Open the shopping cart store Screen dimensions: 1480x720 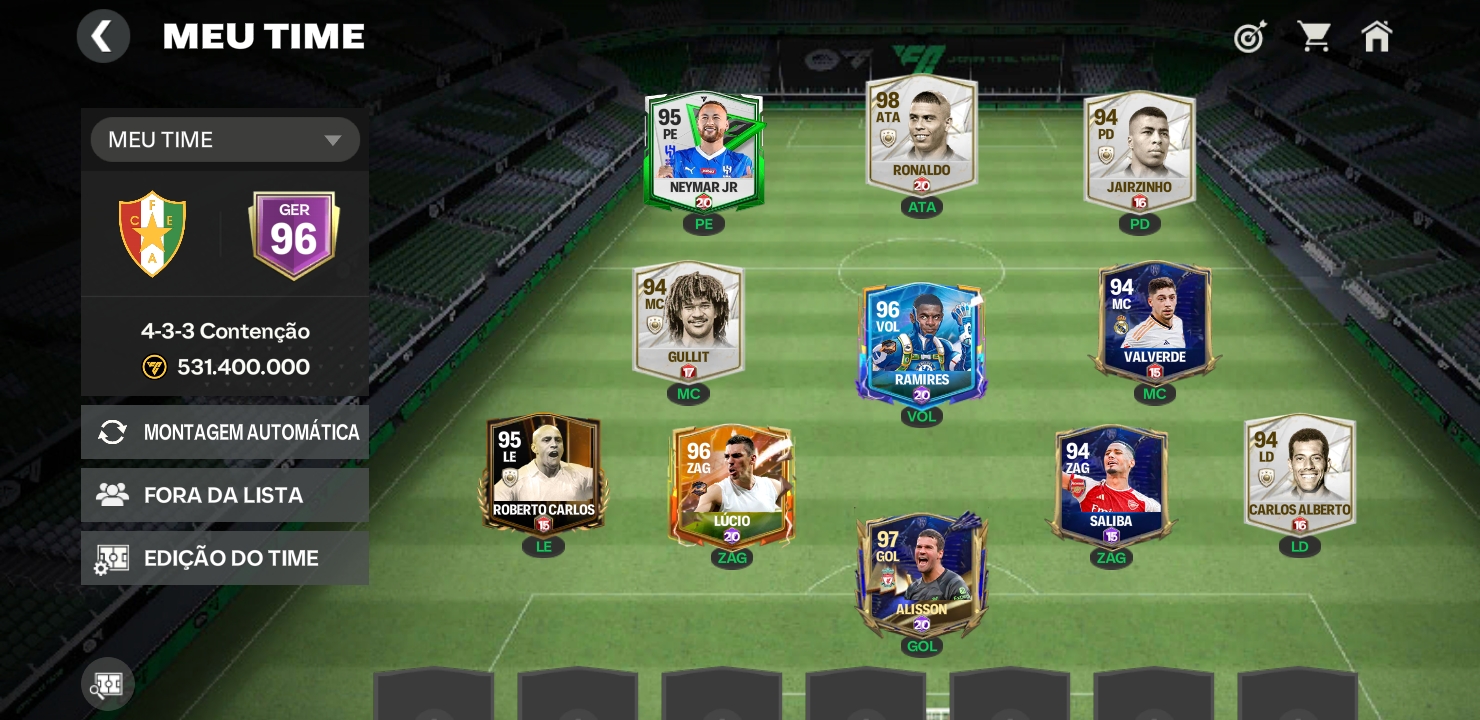[x=1314, y=37]
